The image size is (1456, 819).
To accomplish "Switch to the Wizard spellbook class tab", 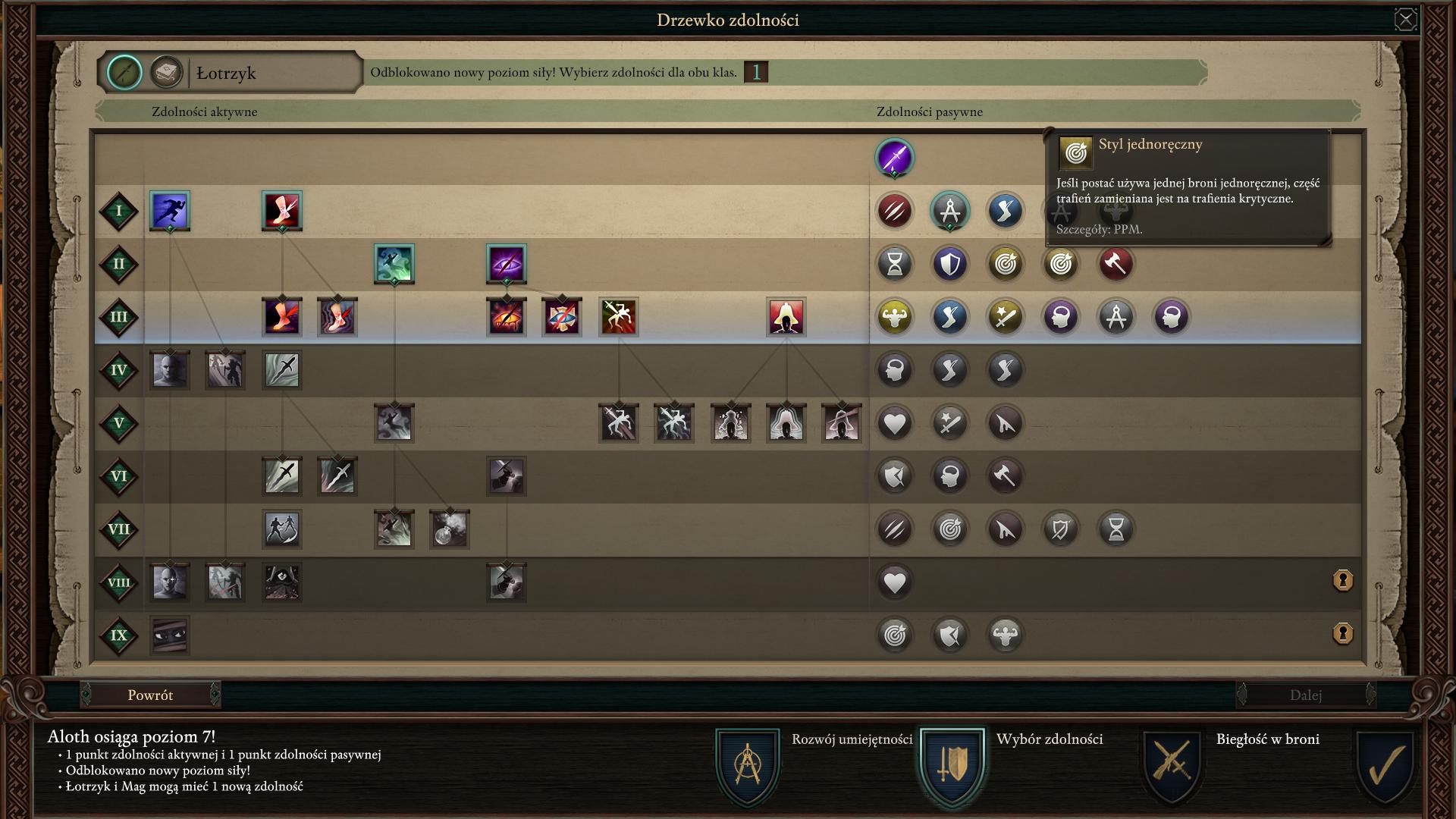I will 166,73.
